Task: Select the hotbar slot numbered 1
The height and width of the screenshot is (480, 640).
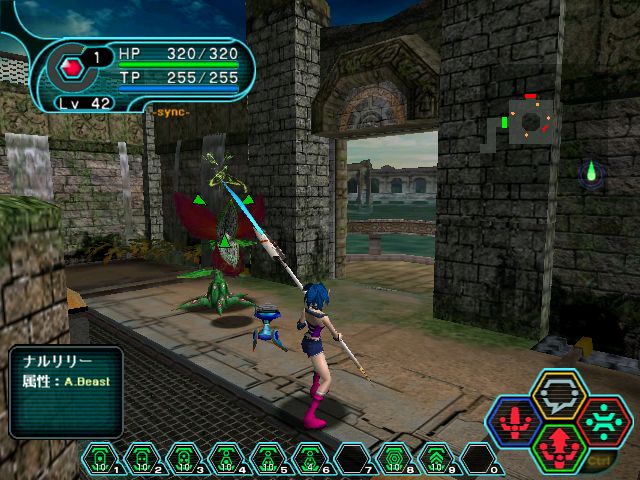Action: point(100,458)
